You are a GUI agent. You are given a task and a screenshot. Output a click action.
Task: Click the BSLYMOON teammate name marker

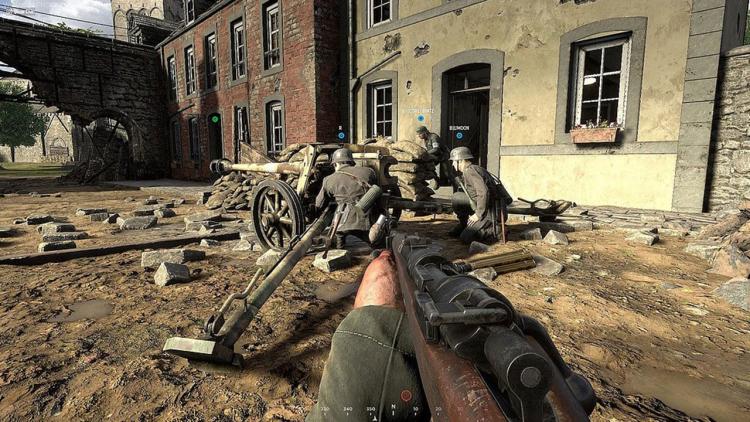(459, 129)
